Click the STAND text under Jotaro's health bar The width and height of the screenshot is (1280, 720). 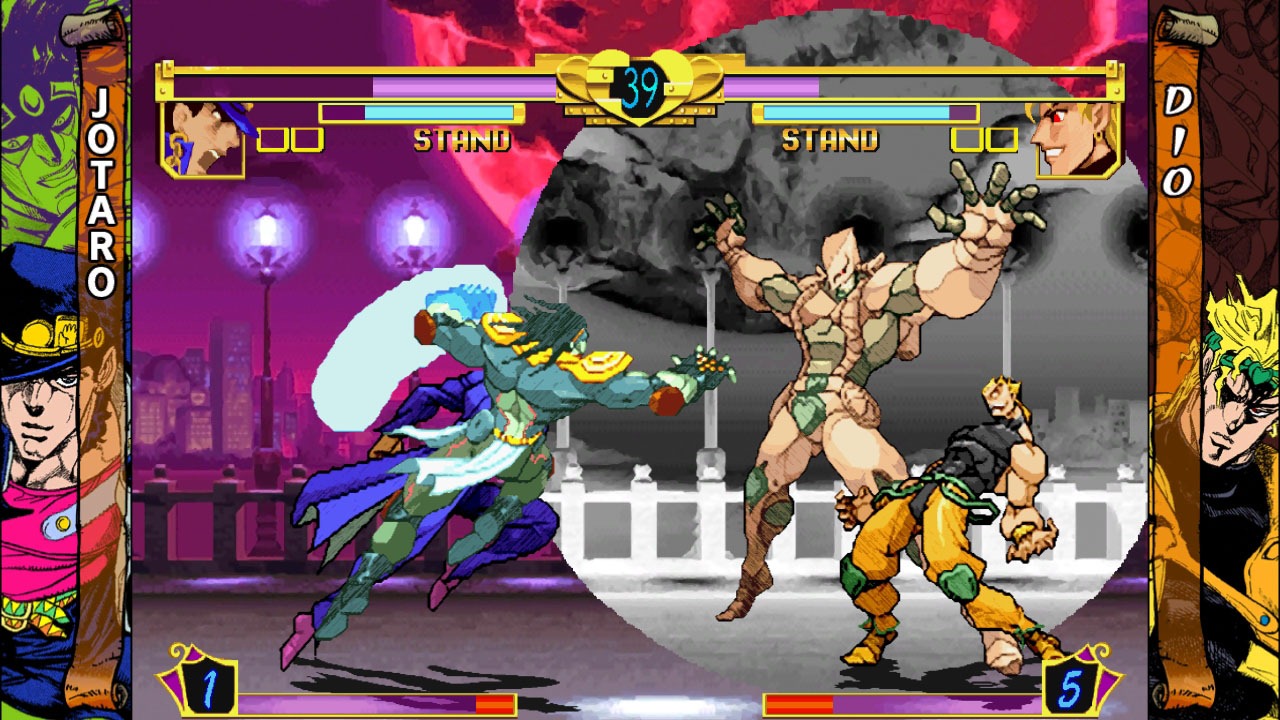tap(465, 141)
